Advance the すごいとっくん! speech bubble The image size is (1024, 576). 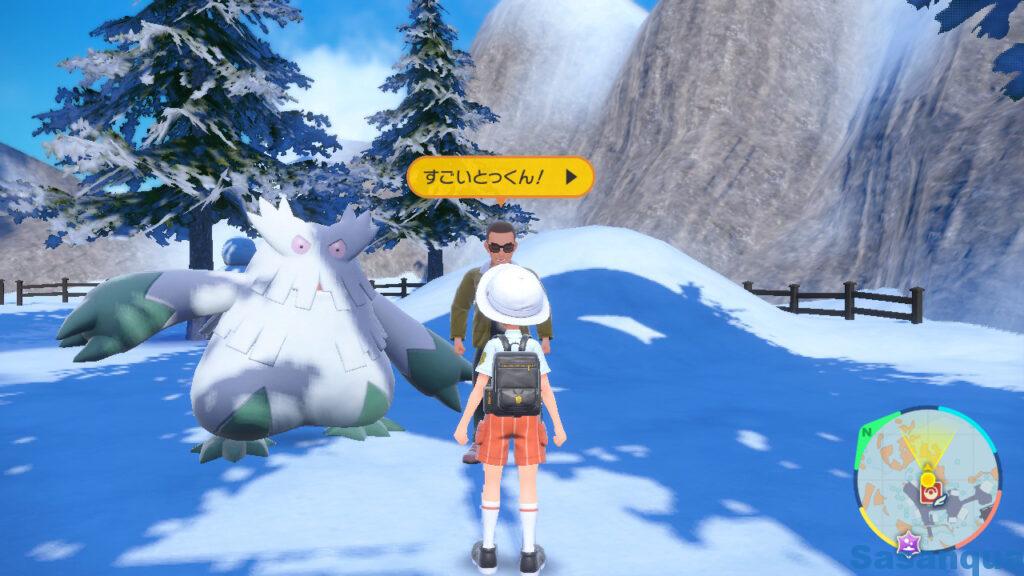[571, 178]
